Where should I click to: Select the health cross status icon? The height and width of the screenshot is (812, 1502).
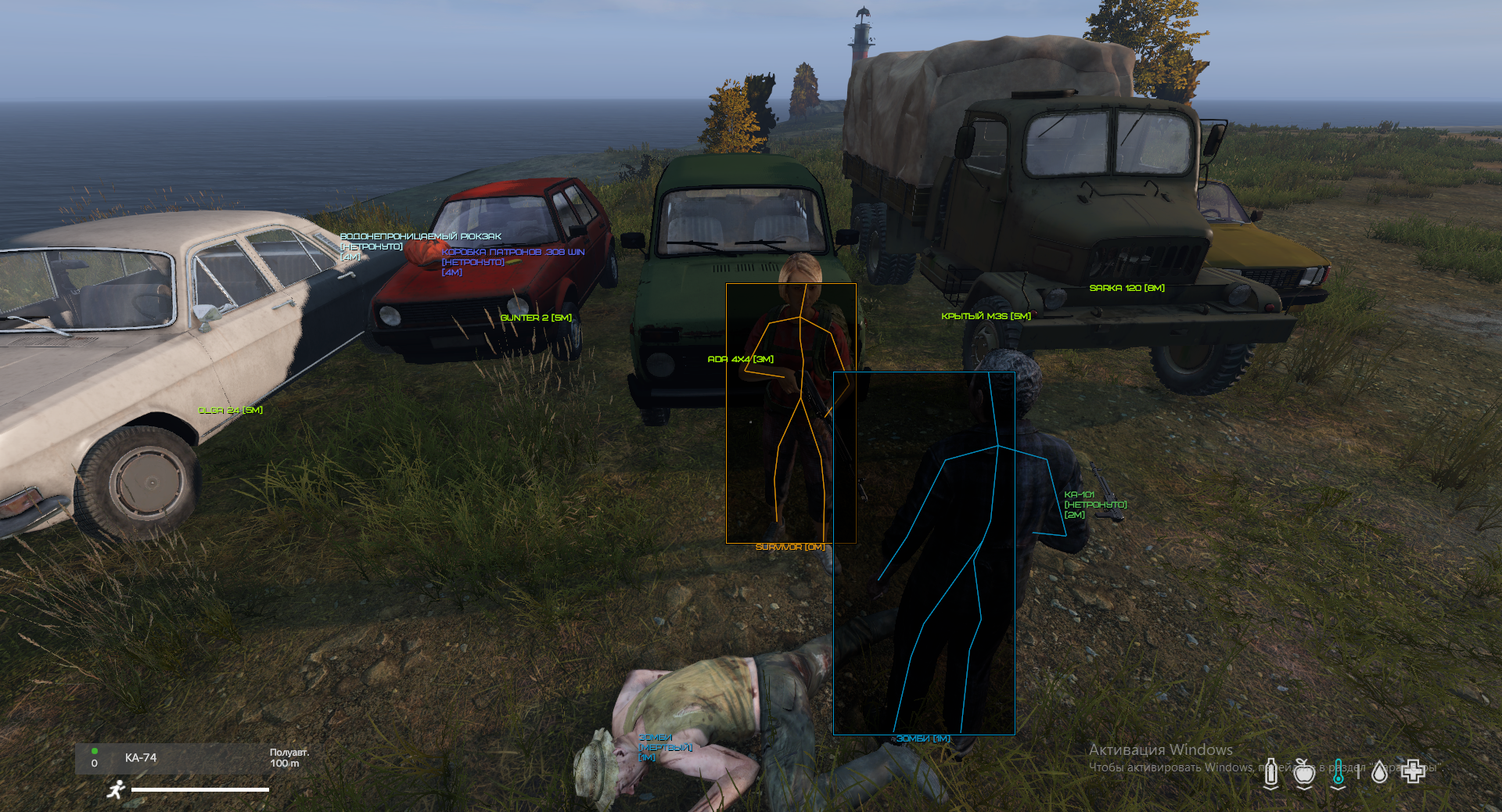1414,771
